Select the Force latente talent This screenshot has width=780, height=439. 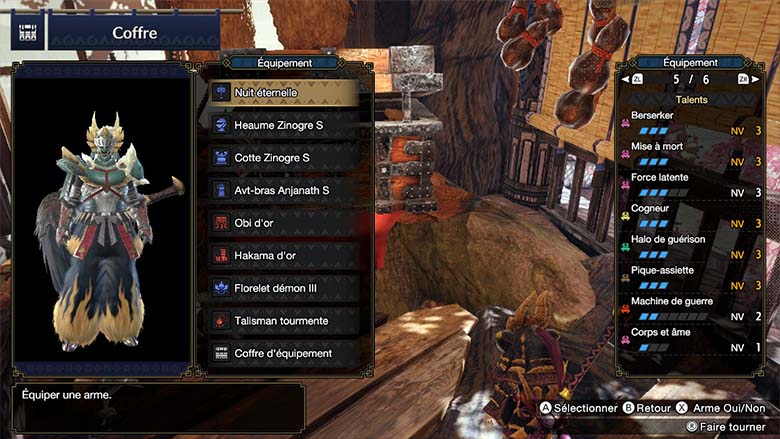690,185
